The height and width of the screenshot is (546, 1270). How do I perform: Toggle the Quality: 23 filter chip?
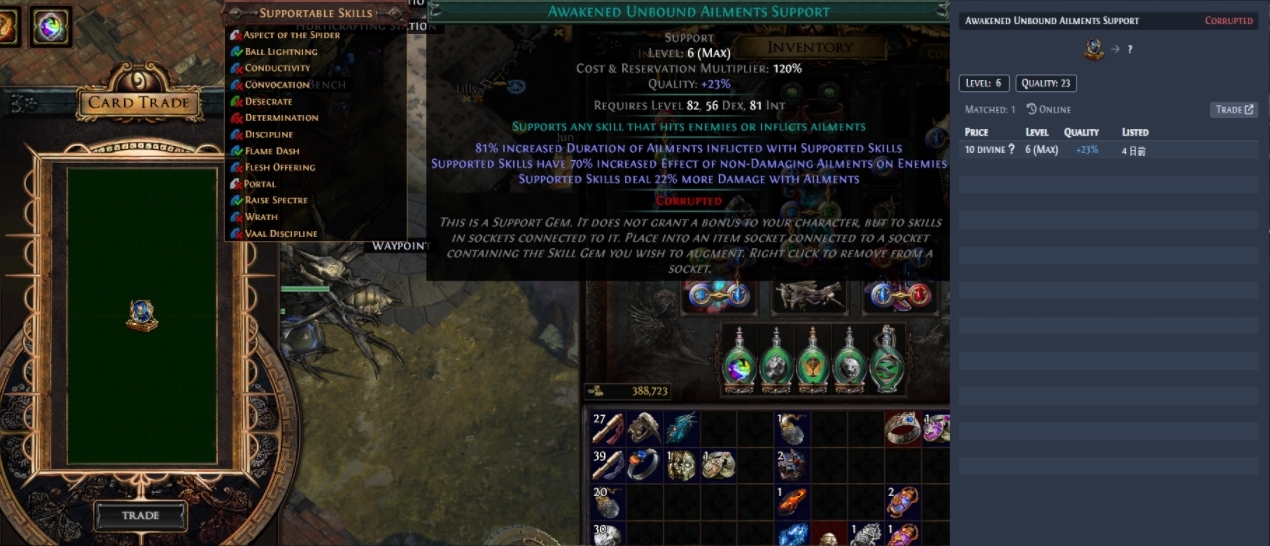click(x=1046, y=84)
